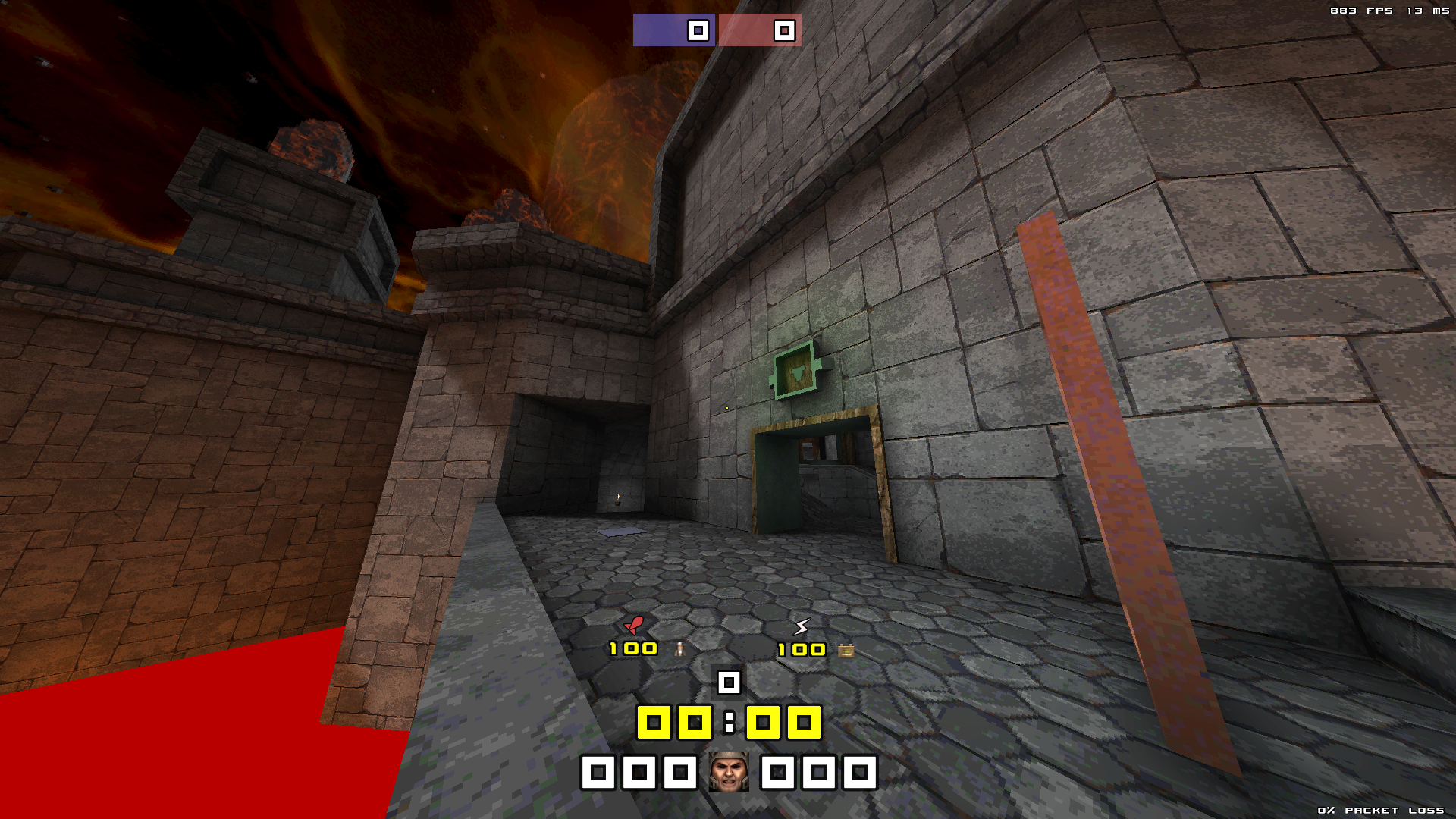
Task: Select the blue team score panel
Action: coord(673,30)
